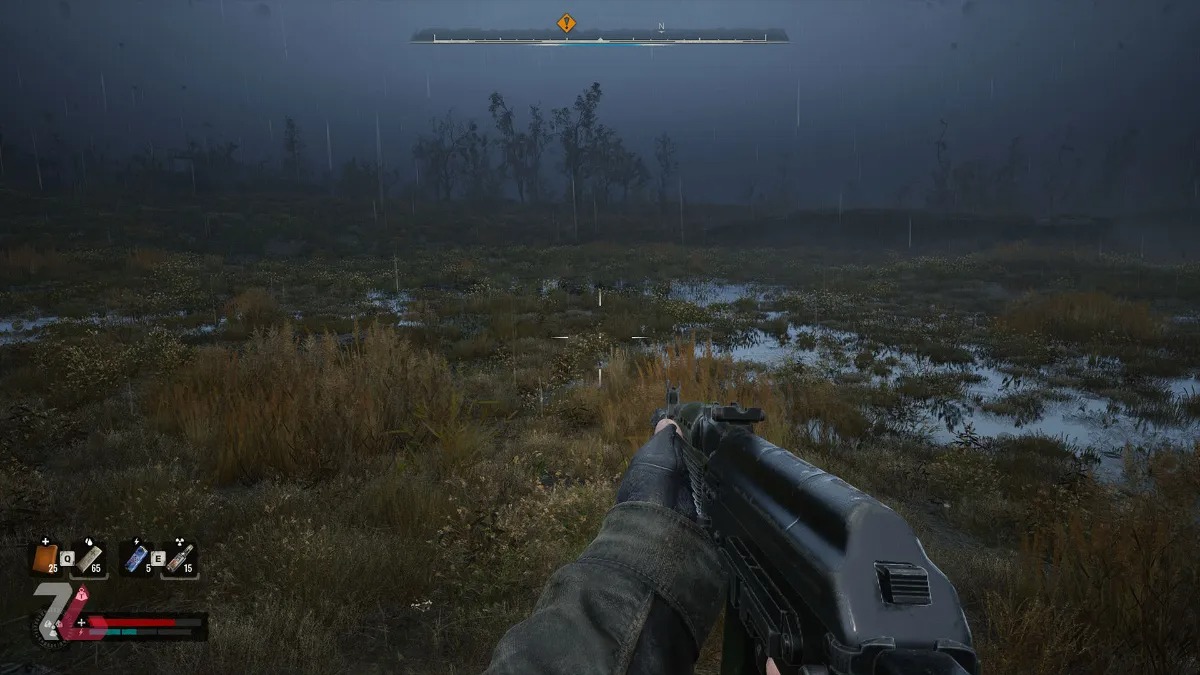Select the bandage quick slot
The height and width of the screenshot is (675, 1200).
(45, 558)
